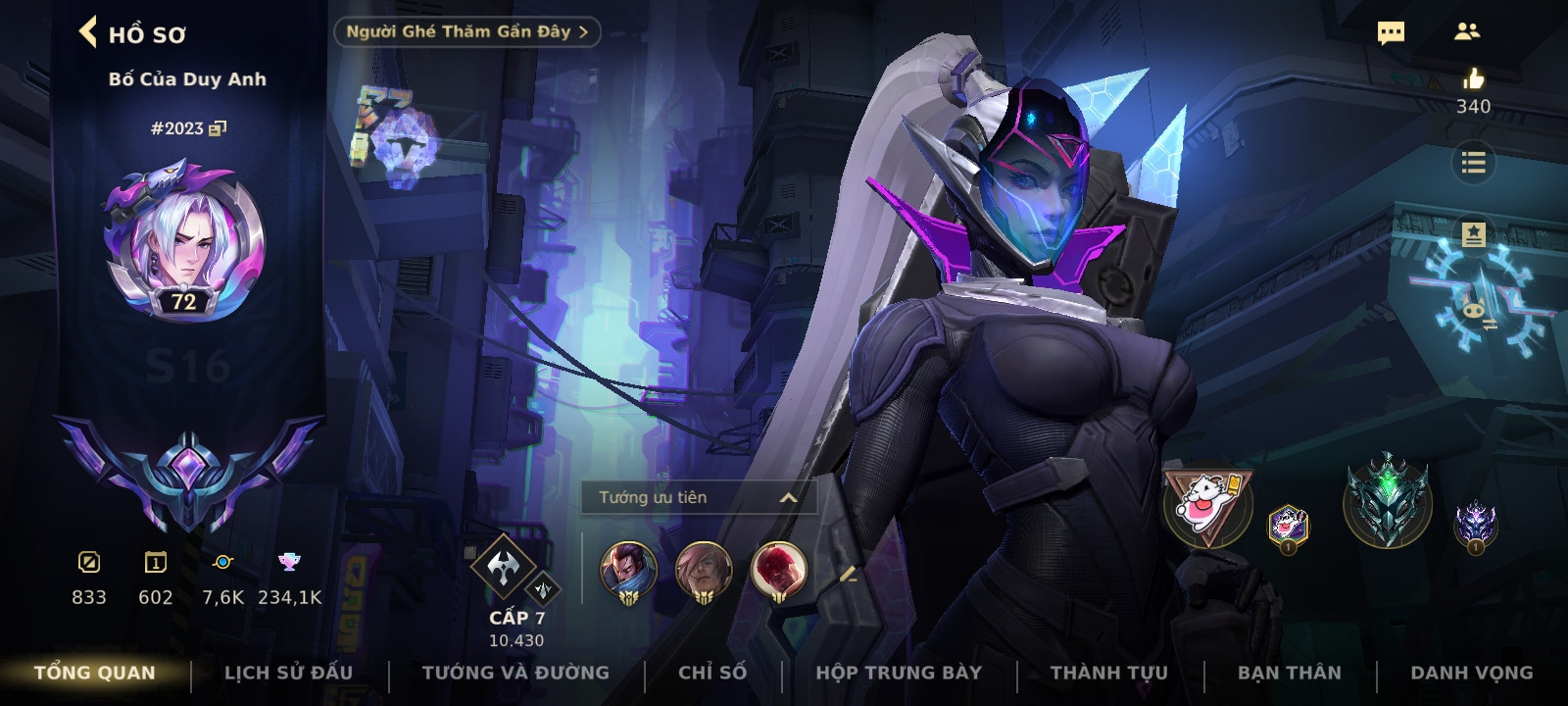1568x706 pixels.
Task: Select the red-haired priority champion portrait
Action: (x=779, y=571)
